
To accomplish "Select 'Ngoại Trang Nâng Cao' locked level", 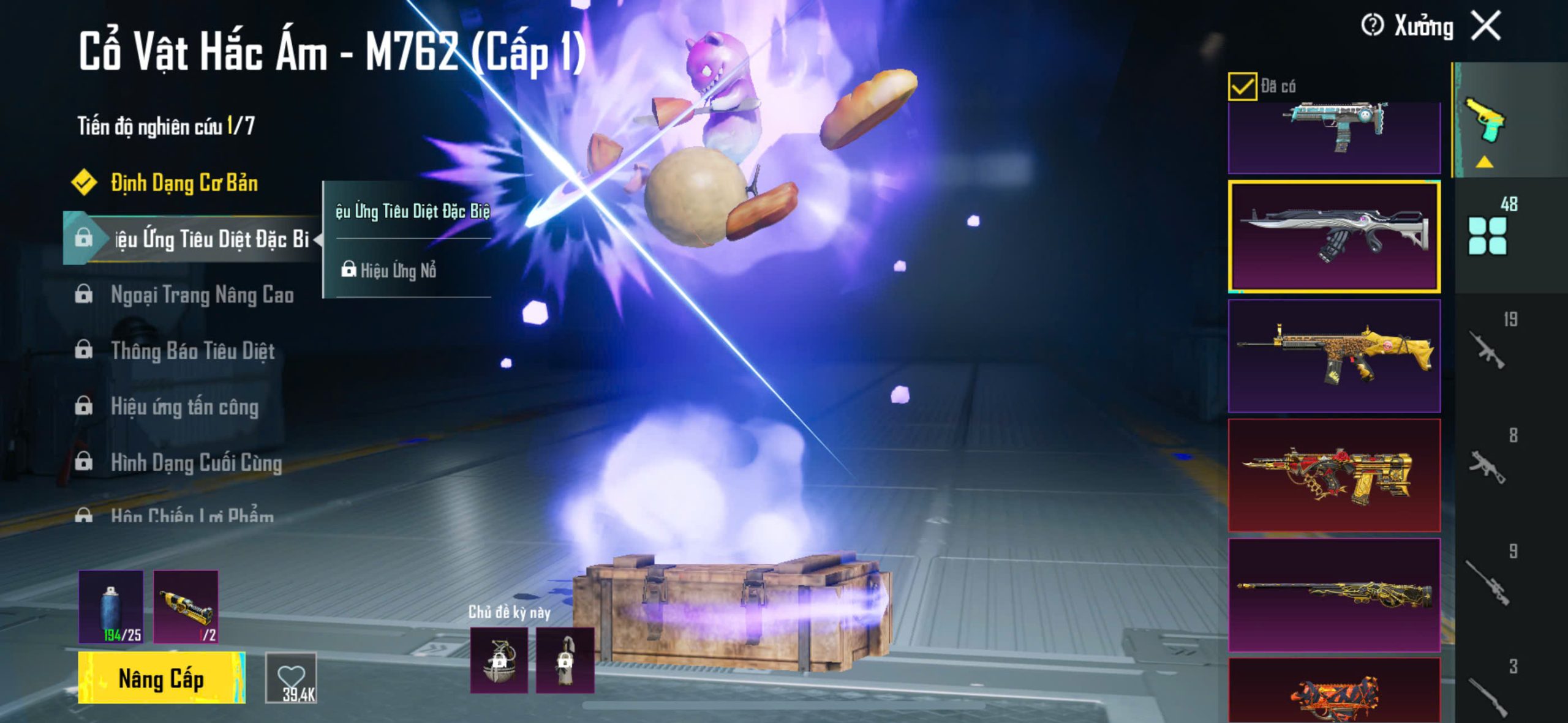I will (x=202, y=295).
